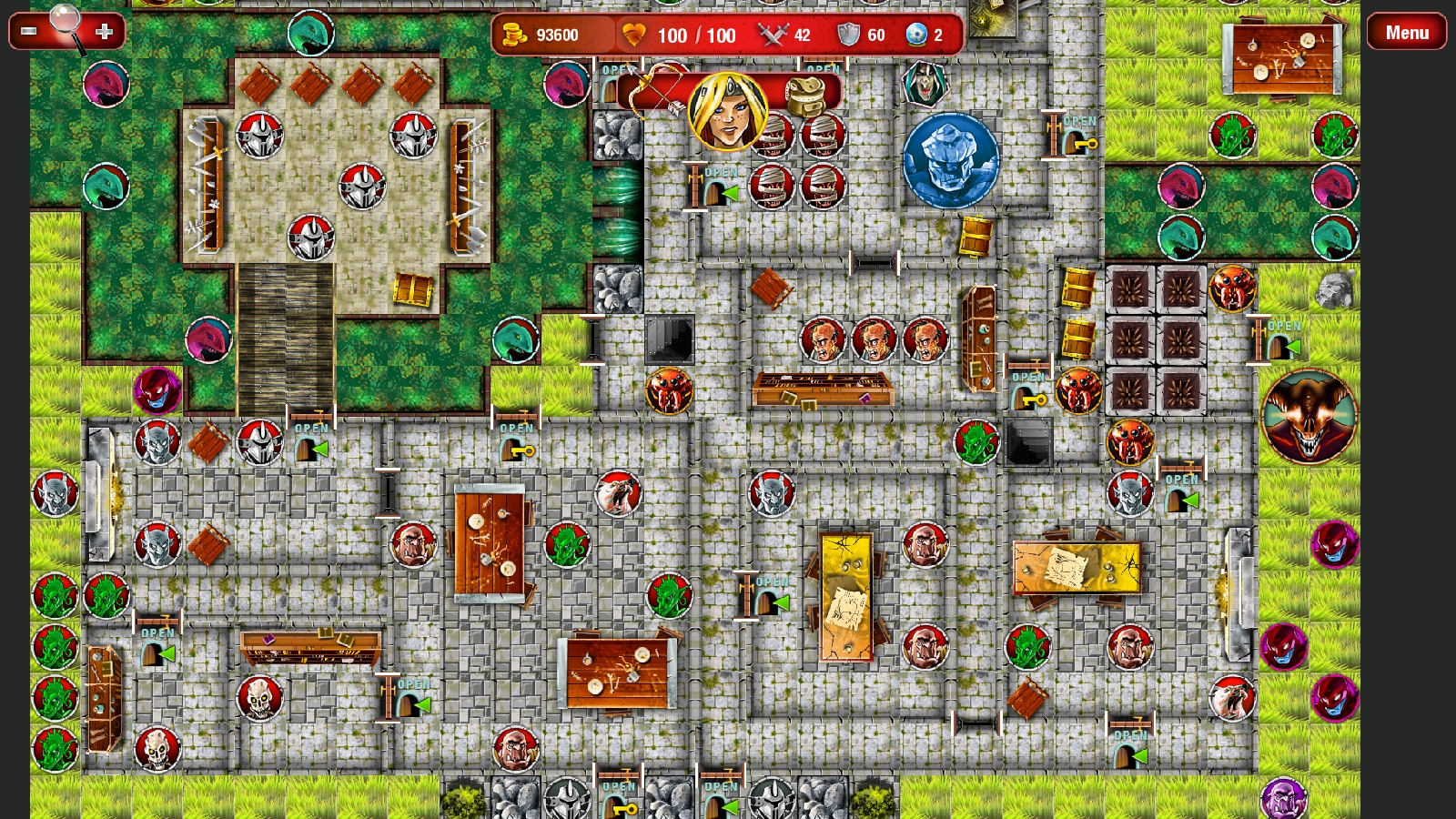The image size is (1456, 819).
Task: Click the blue magic orb icon
Action: pos(917,35)
